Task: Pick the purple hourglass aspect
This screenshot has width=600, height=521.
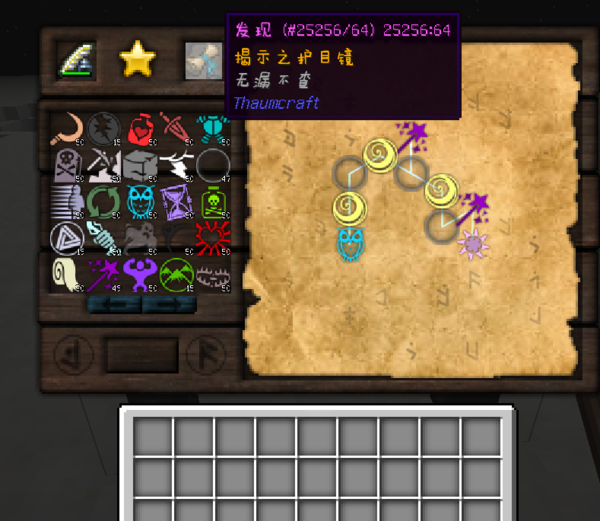Action: [176, 200]
